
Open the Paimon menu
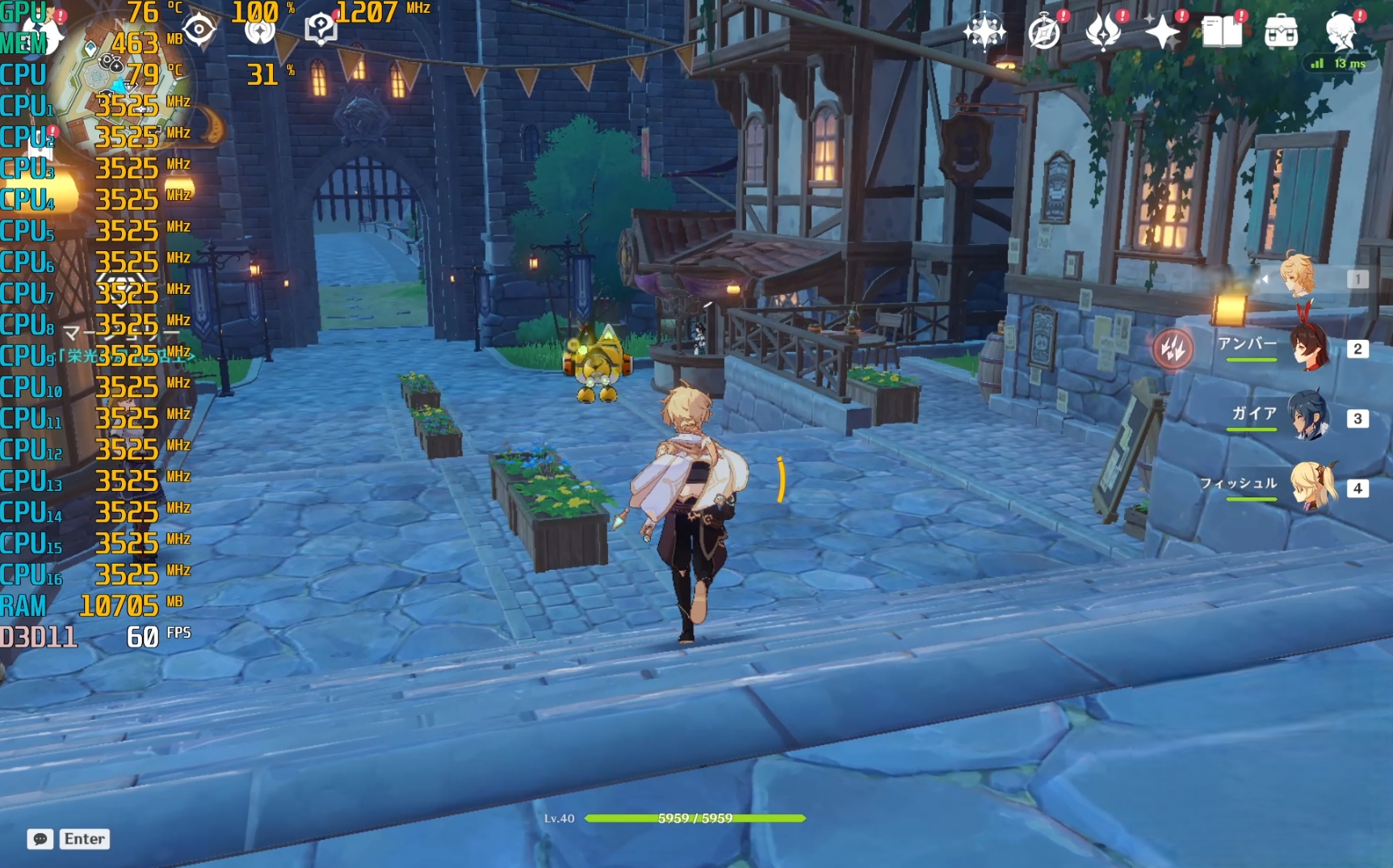coord(40,31)
